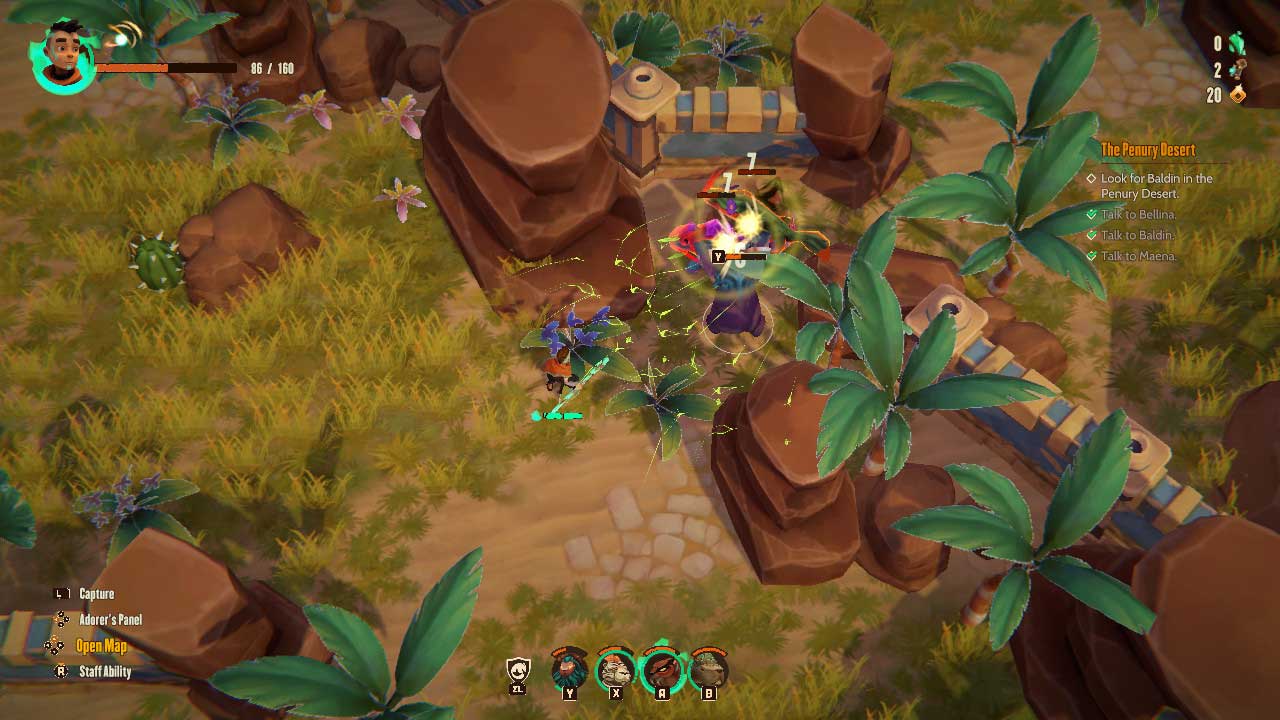Select the mossy green creature portrait
The image size is (1280, 720).
pos(708,668)
